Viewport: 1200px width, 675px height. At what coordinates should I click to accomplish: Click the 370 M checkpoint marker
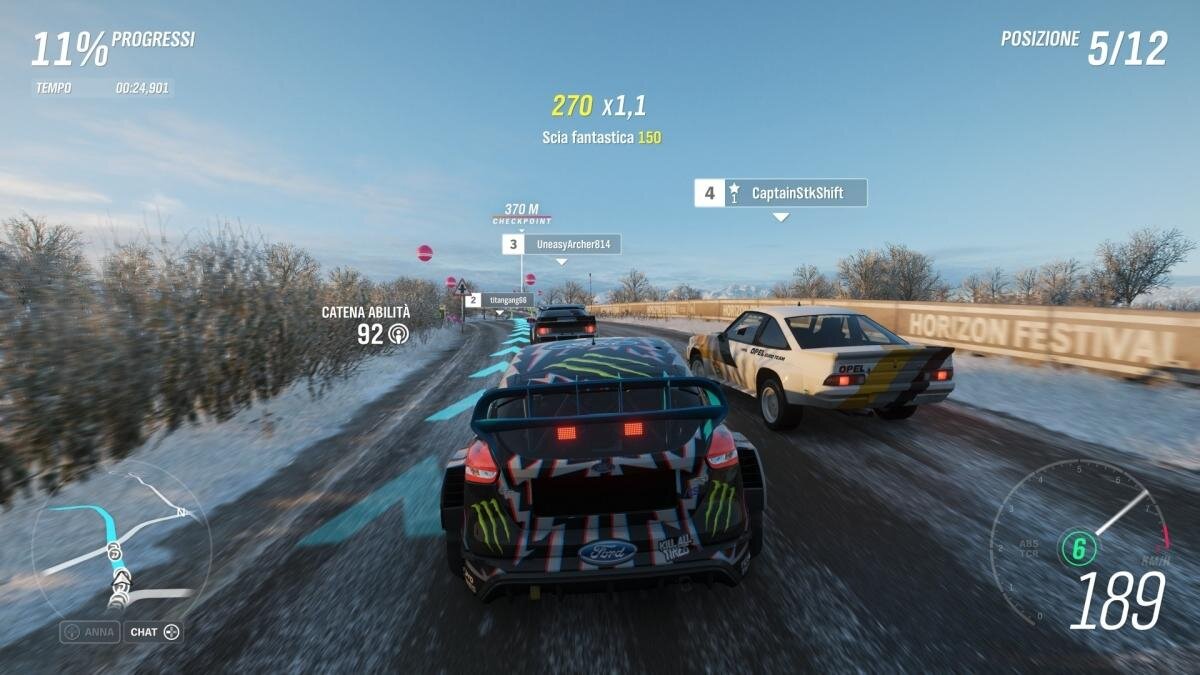[x=521, y=214]
